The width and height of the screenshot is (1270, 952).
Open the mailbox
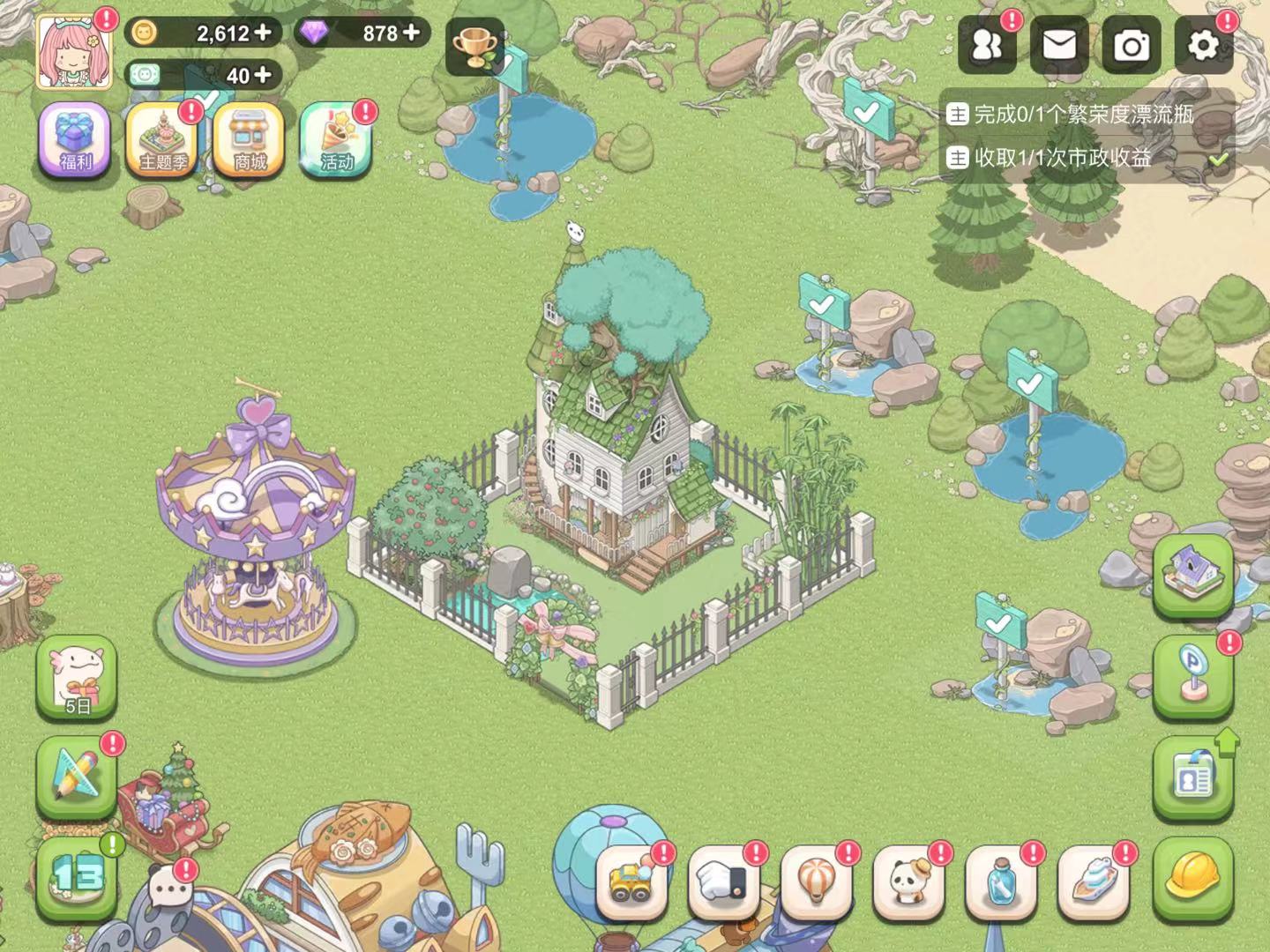pos(1059,45)
